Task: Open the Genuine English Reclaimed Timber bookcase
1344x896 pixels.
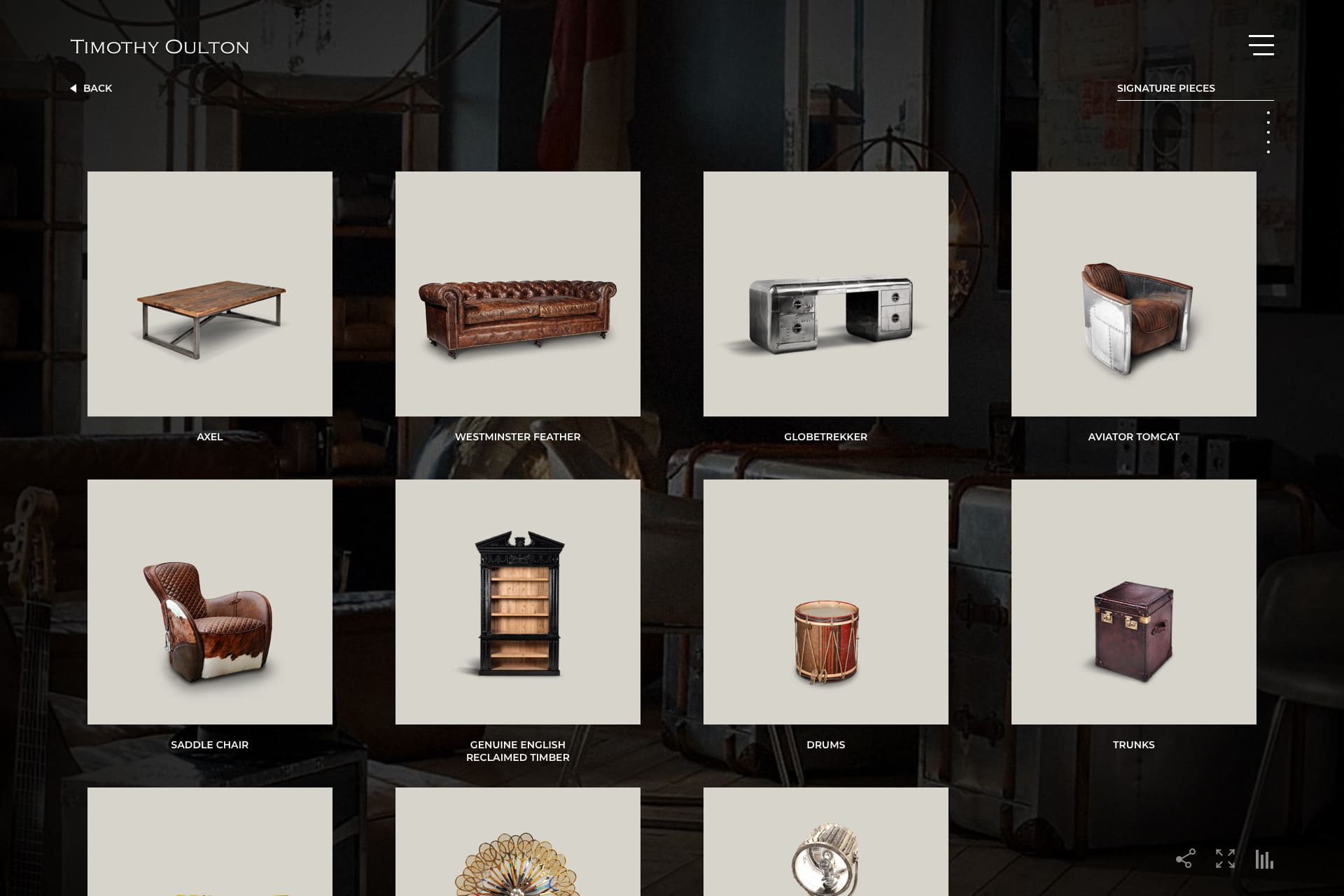Action: click(x=518, y=602)
